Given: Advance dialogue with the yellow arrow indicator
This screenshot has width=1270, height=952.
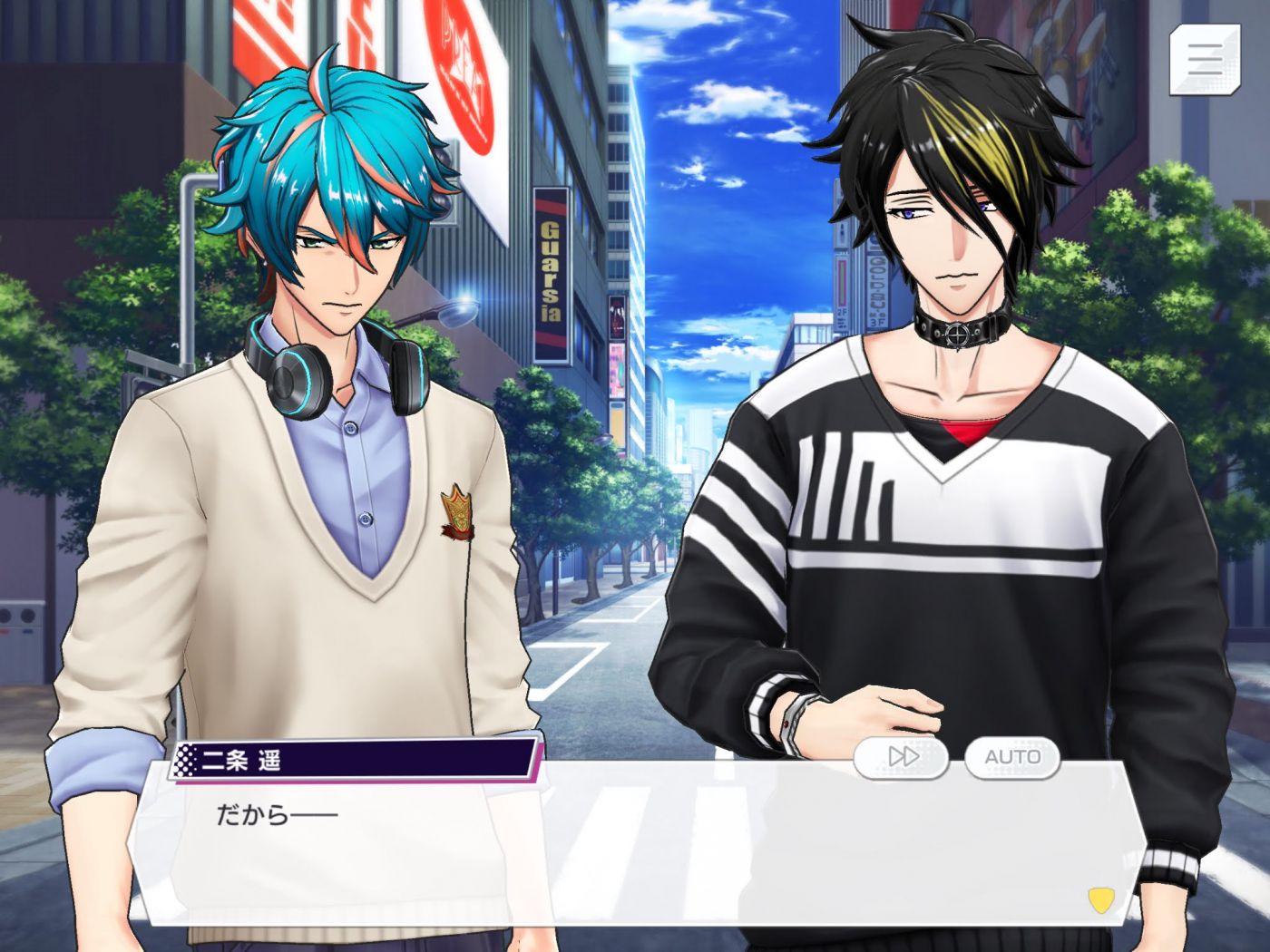Looking at the screenshot, I should pos(1100,899).
